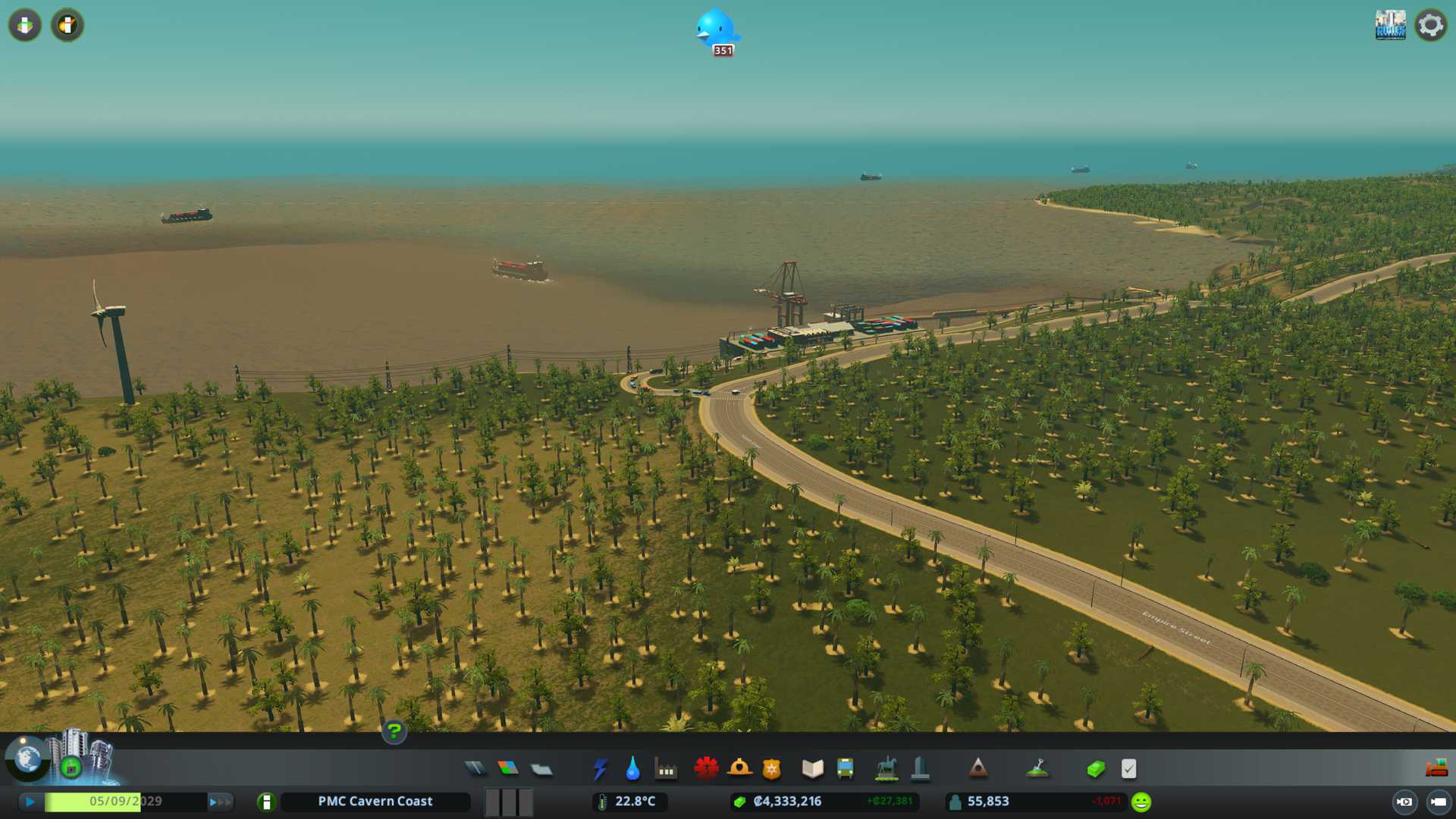The width and height of the screenshot is (1456, 819).
Task: Open the Healthcare red cross menu
Action: click(706, 769)
